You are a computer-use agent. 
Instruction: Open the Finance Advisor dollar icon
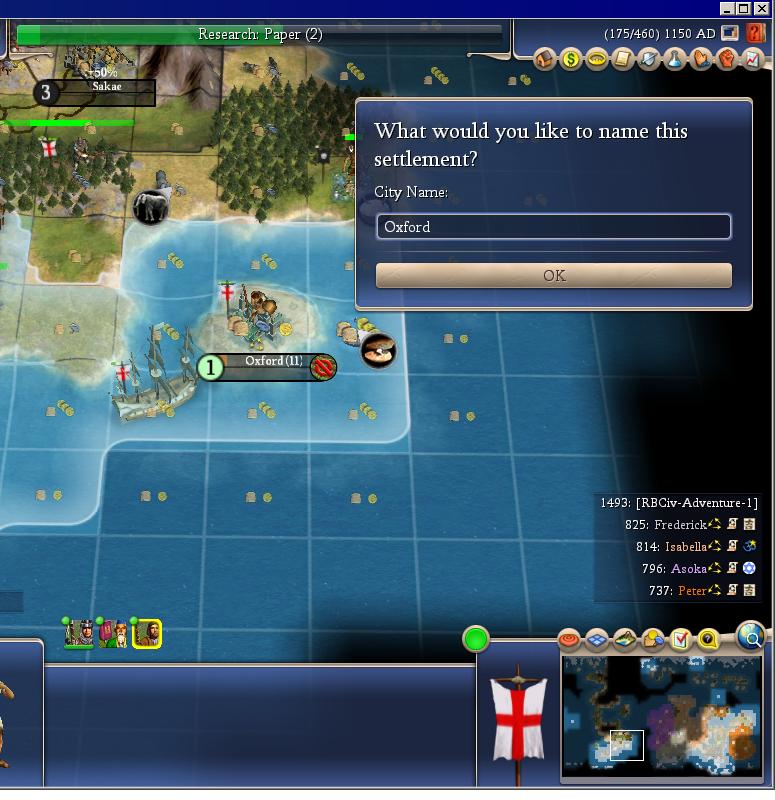[x=571, y=59]
